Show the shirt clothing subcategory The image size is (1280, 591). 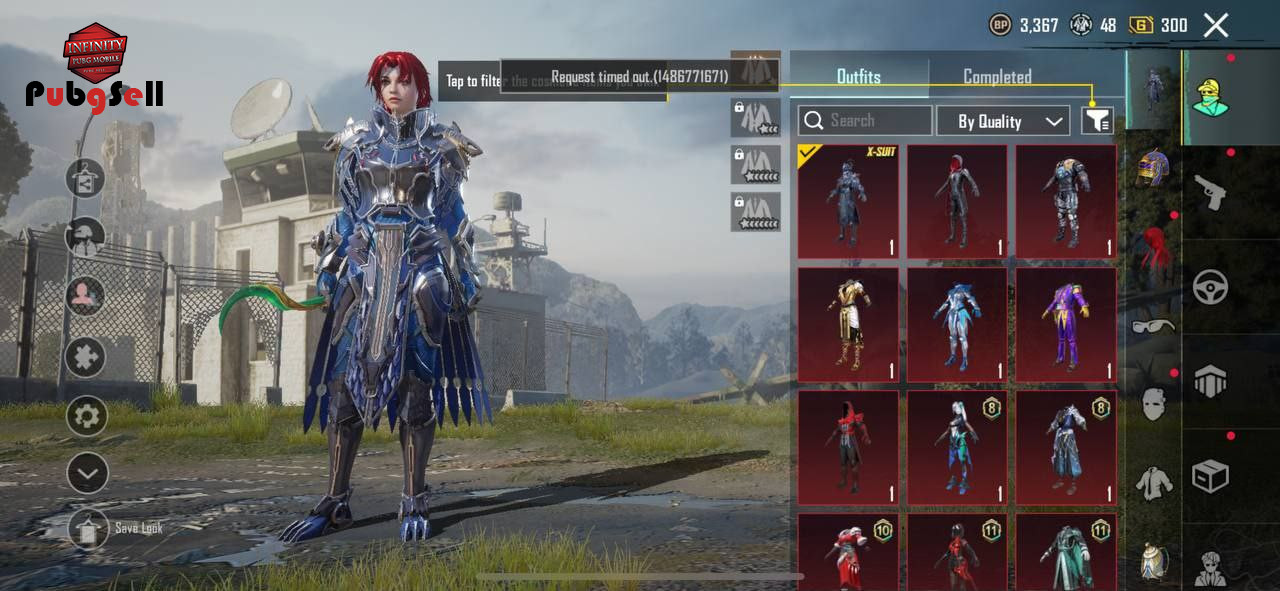pos(1153,484)
